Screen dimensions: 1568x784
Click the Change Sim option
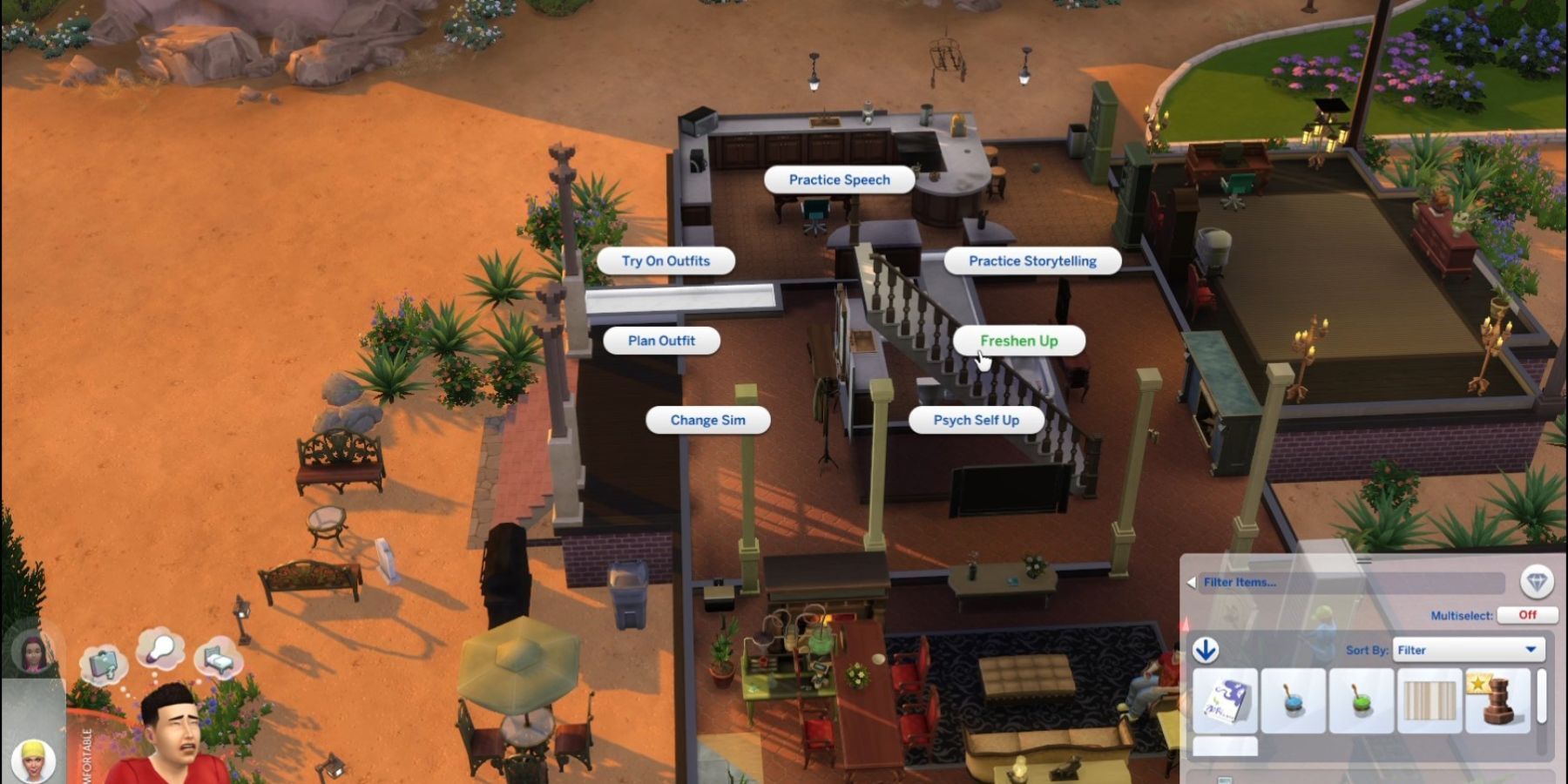click(x=706, y=419)
